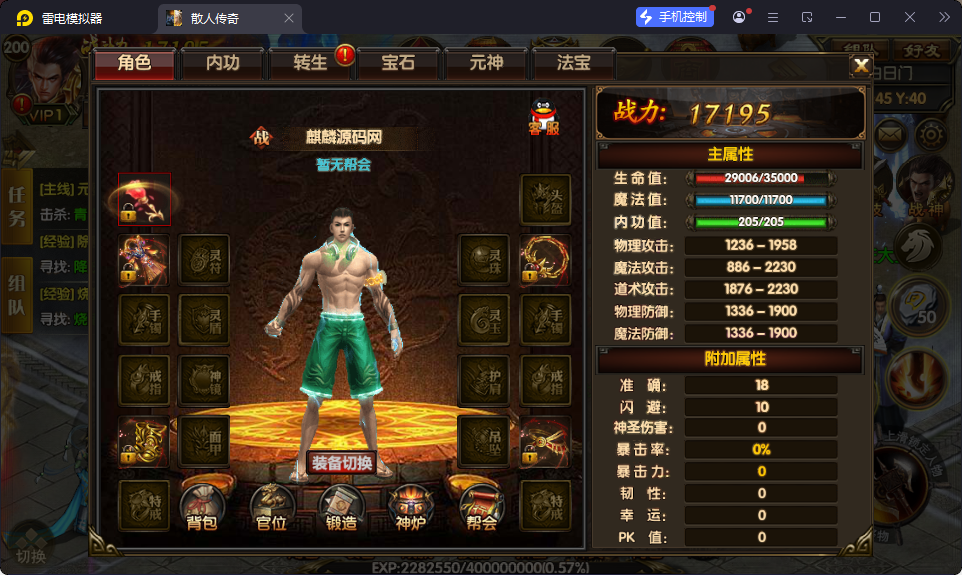Open the 锻造 forging menu

click(x=342, y=506)
